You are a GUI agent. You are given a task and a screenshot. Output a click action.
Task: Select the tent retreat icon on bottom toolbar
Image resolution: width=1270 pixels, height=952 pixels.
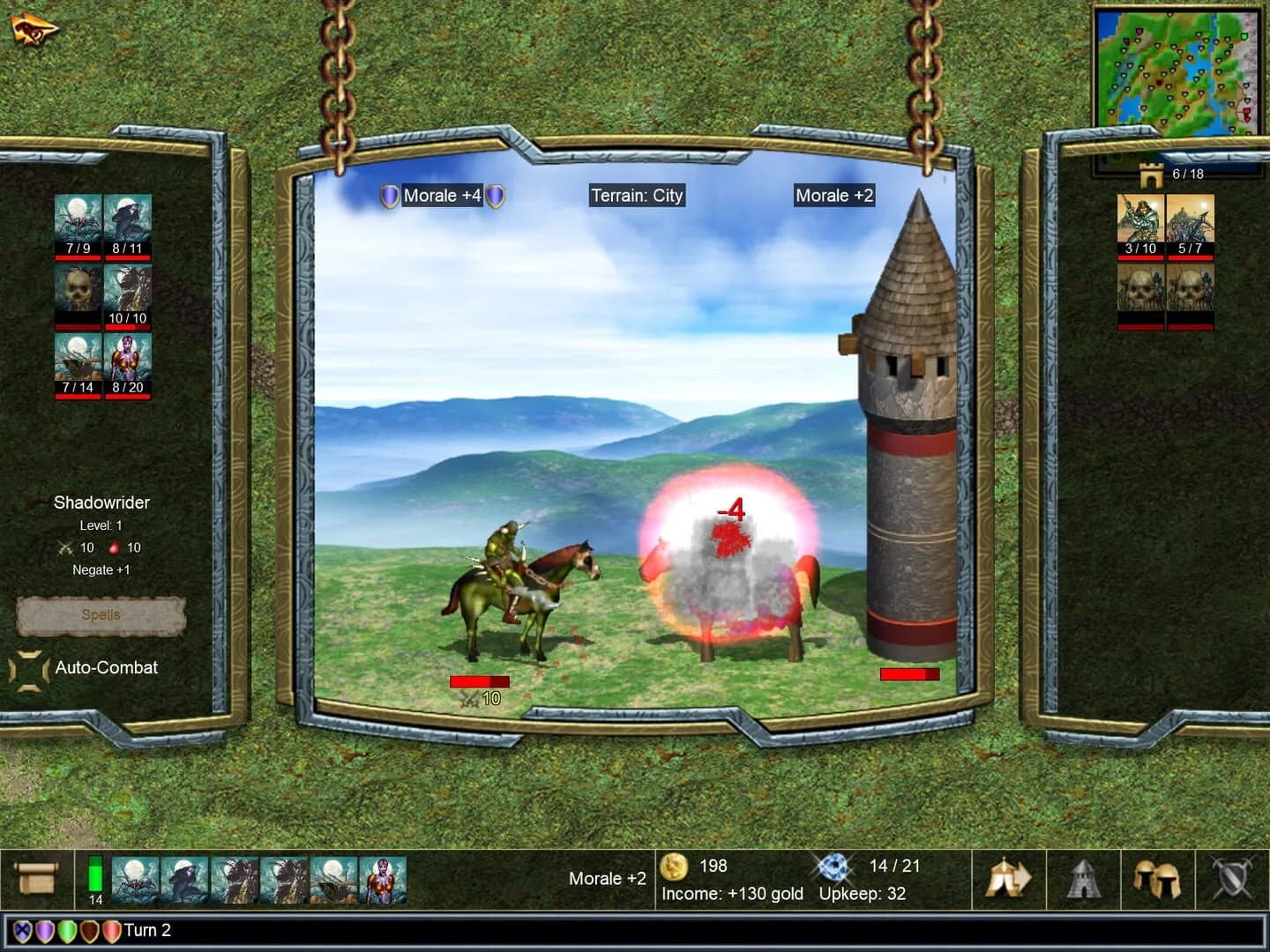(1006, 879)
